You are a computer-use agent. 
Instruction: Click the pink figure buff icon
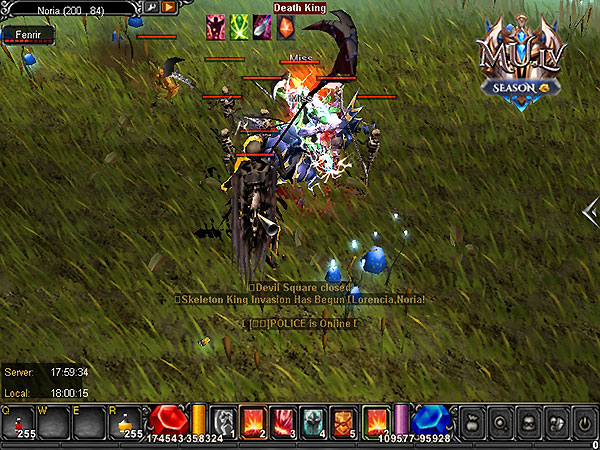215,27
